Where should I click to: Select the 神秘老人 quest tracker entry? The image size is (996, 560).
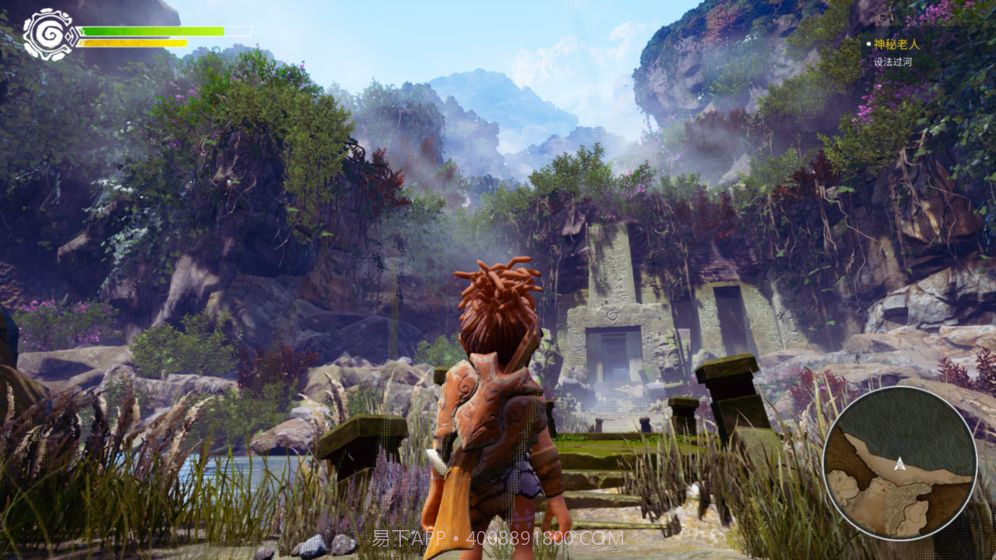[x=895, y=44]
